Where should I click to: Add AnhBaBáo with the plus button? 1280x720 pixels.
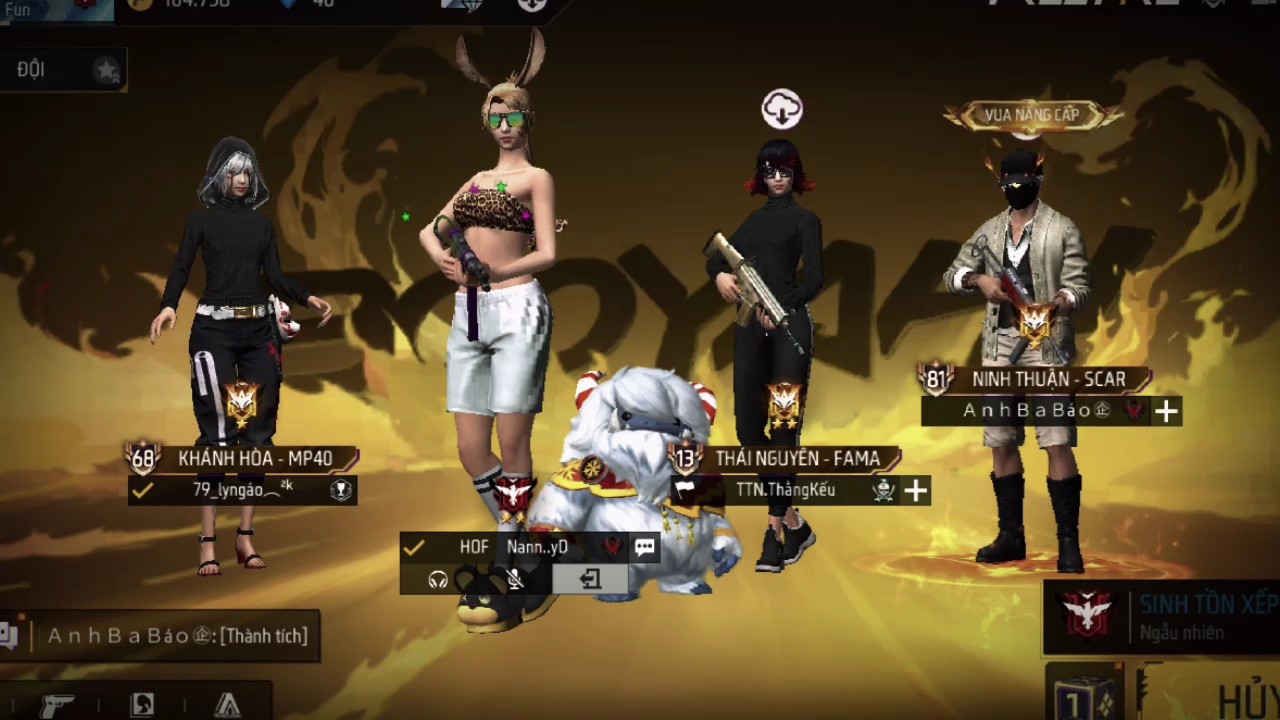coord(1166,411)
